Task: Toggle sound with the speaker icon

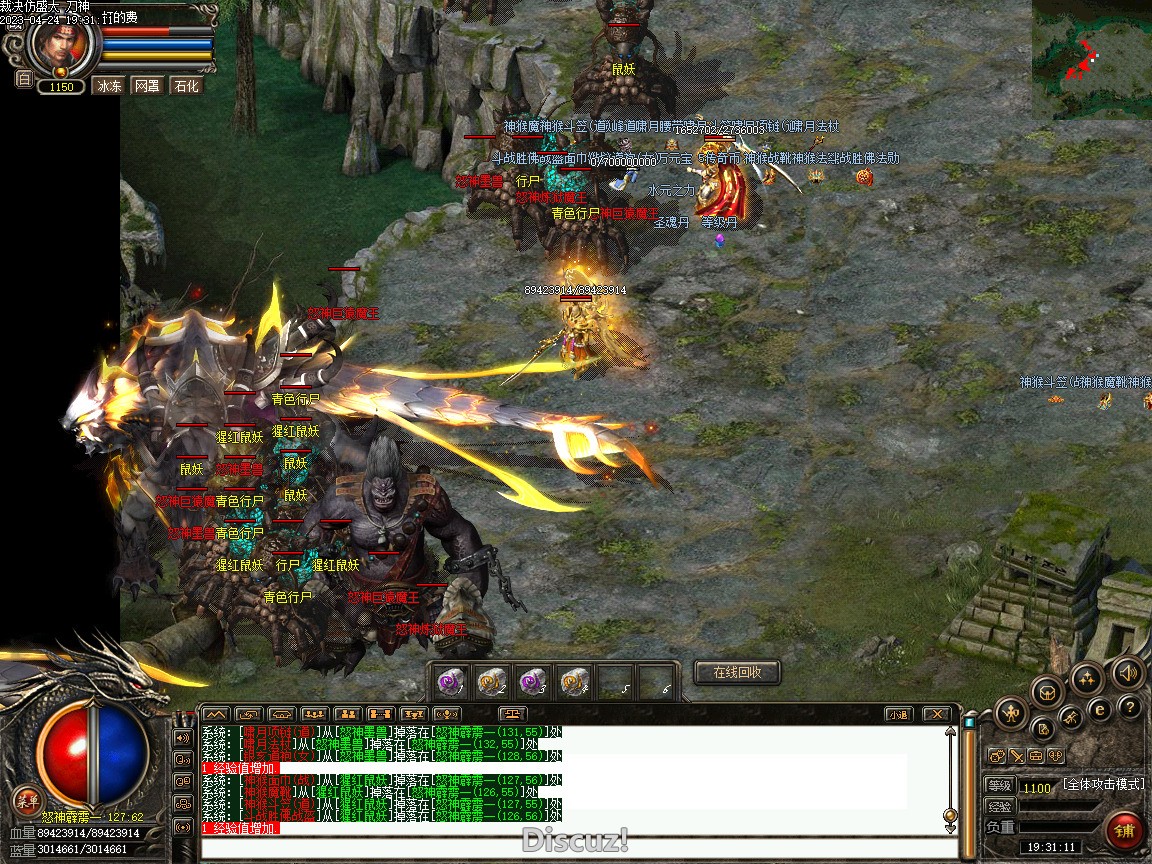Action: pos(1127,672)
